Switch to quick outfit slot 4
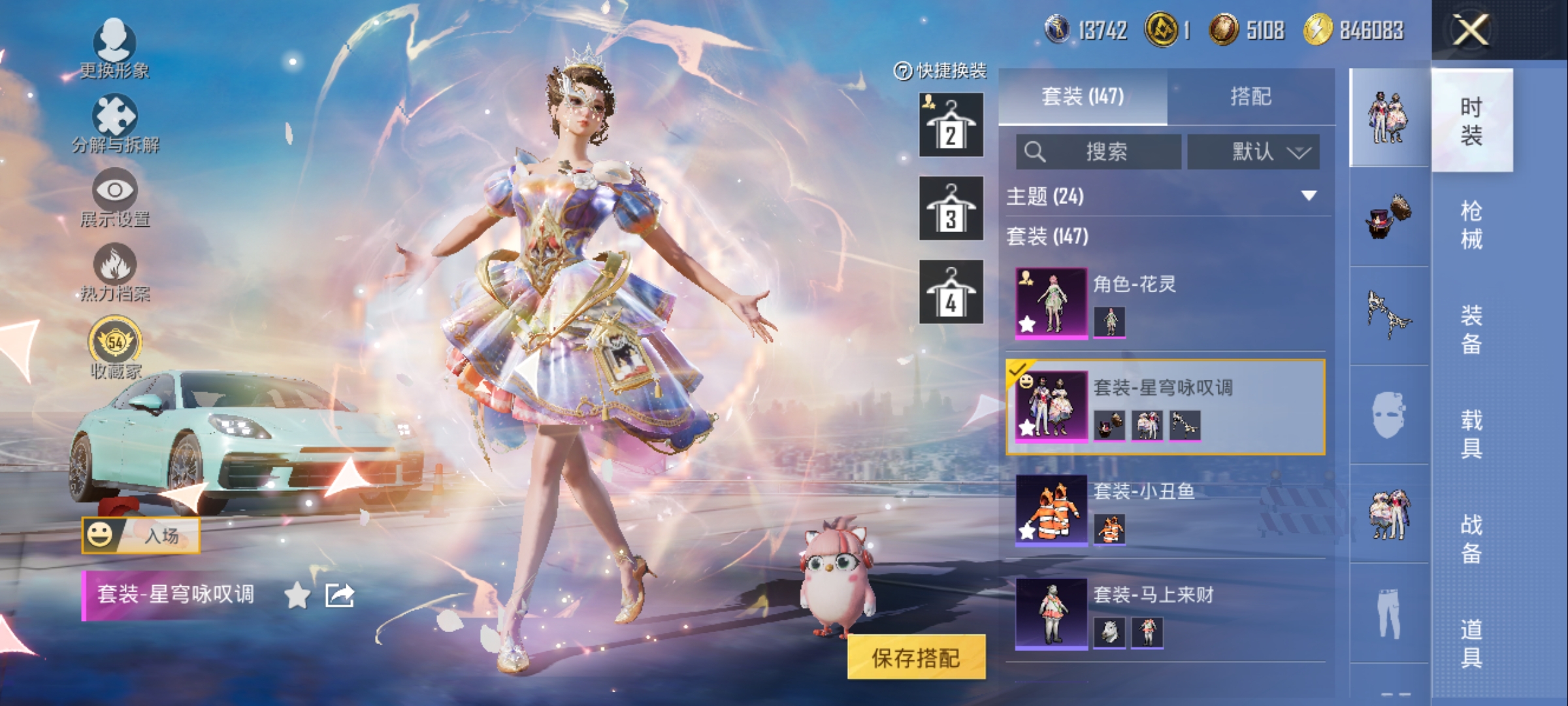Viewport: 1568px width, 706px height. [951, 292]
